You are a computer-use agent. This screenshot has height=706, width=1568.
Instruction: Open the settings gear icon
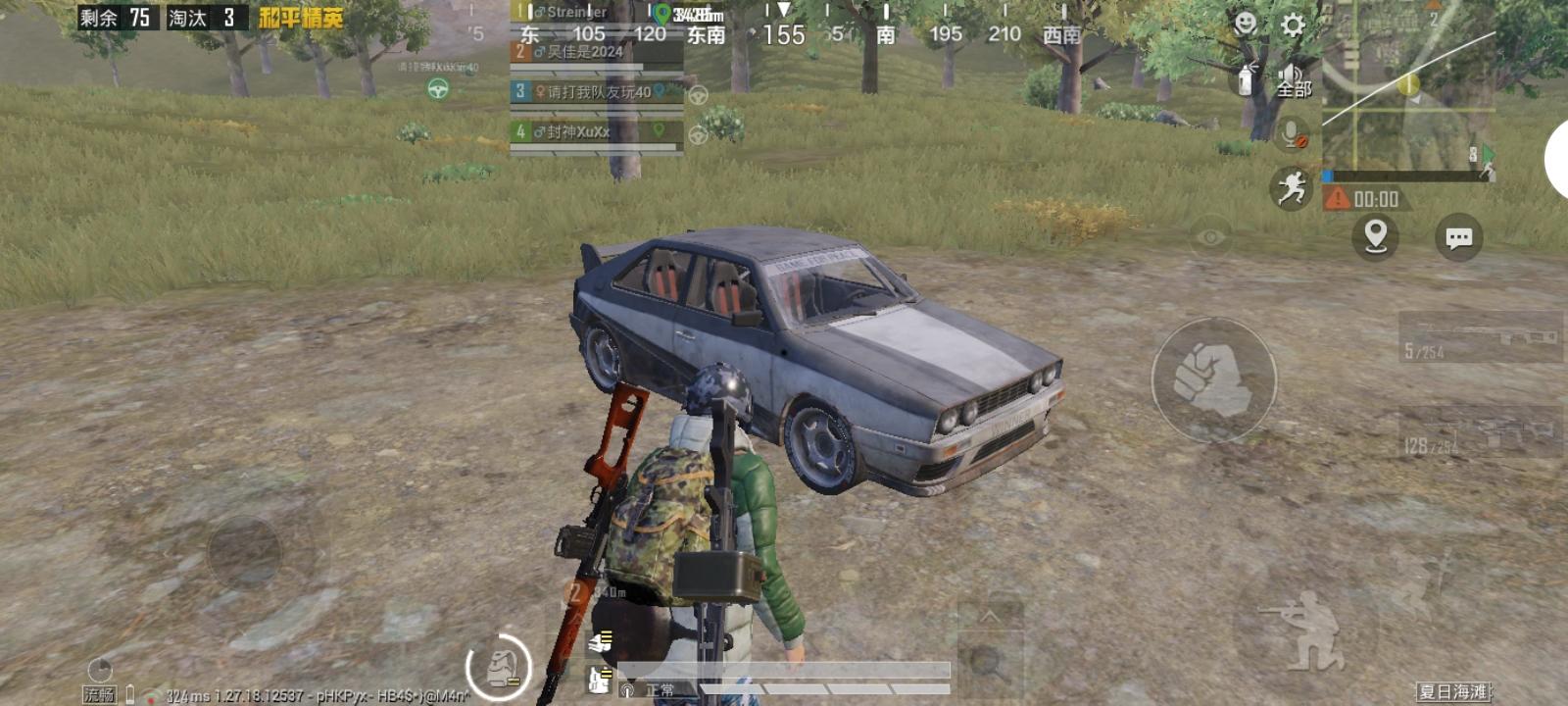(1295, 25)
